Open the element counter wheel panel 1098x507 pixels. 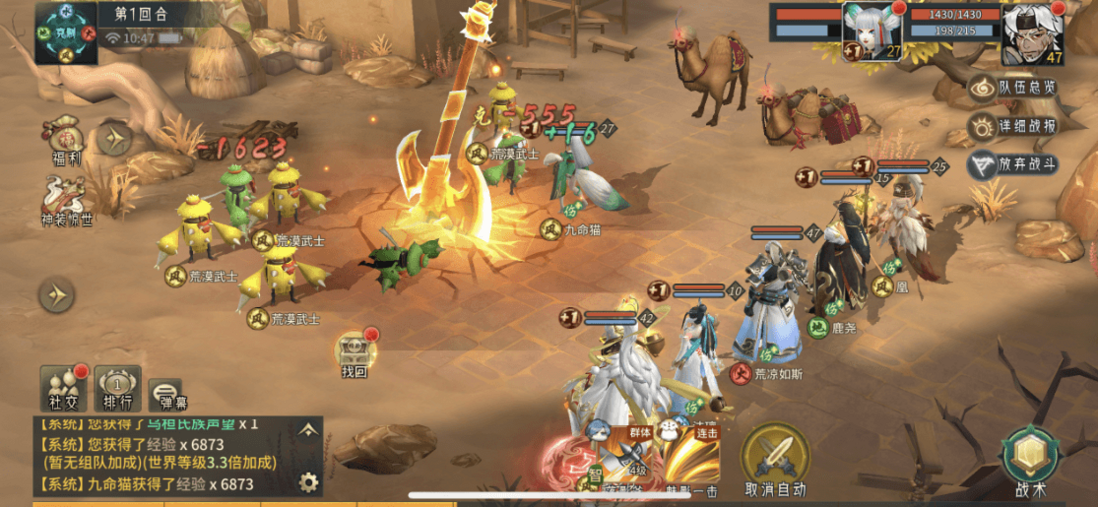click(66, 32)
